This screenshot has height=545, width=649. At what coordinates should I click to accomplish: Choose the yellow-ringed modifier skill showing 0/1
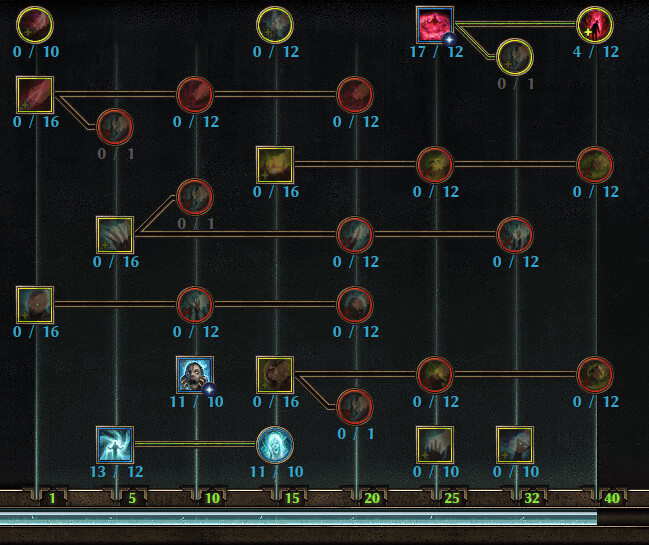click(515, 57)
